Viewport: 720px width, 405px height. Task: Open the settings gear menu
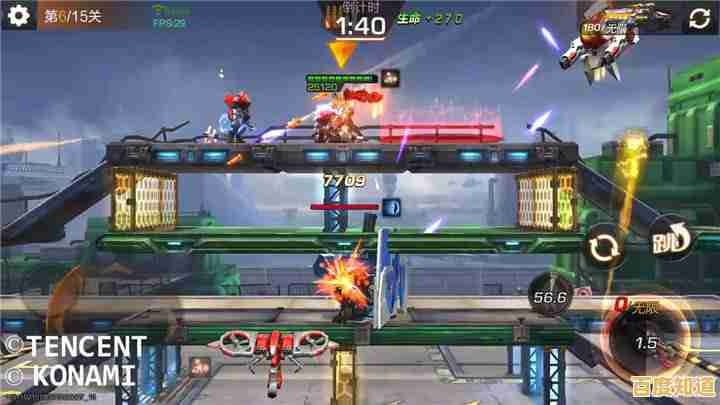point(18,16)
